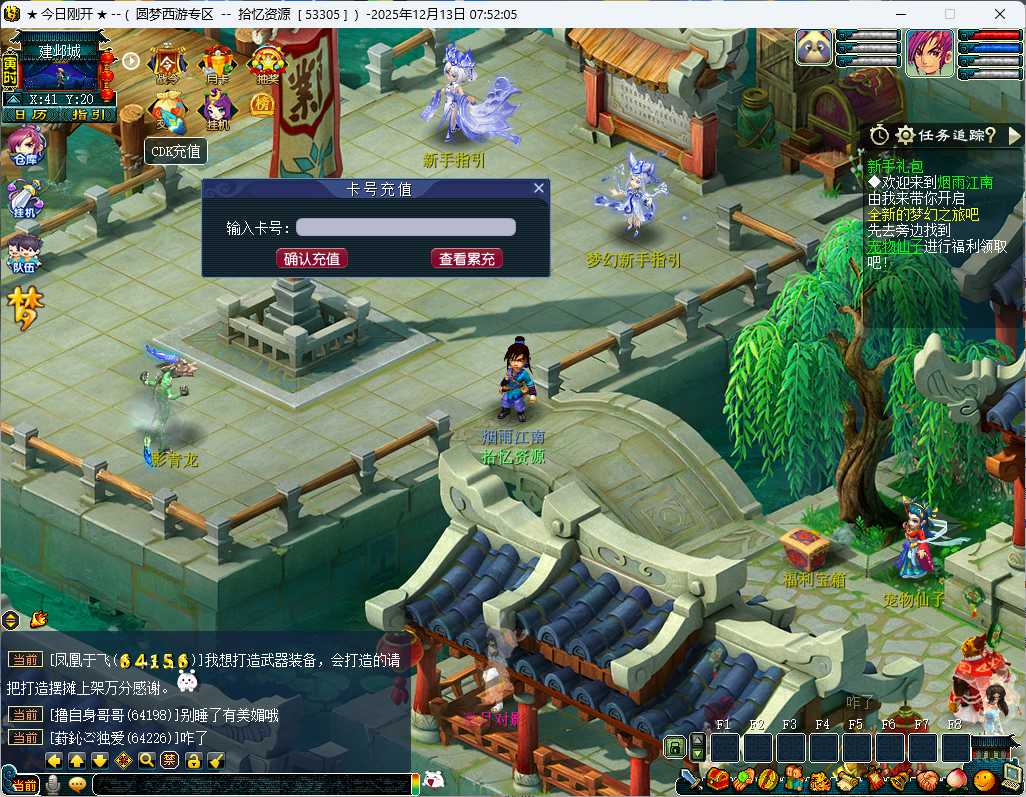Open the 队伍 team icon
1026x797 pixels.
(x=23, y=254)
